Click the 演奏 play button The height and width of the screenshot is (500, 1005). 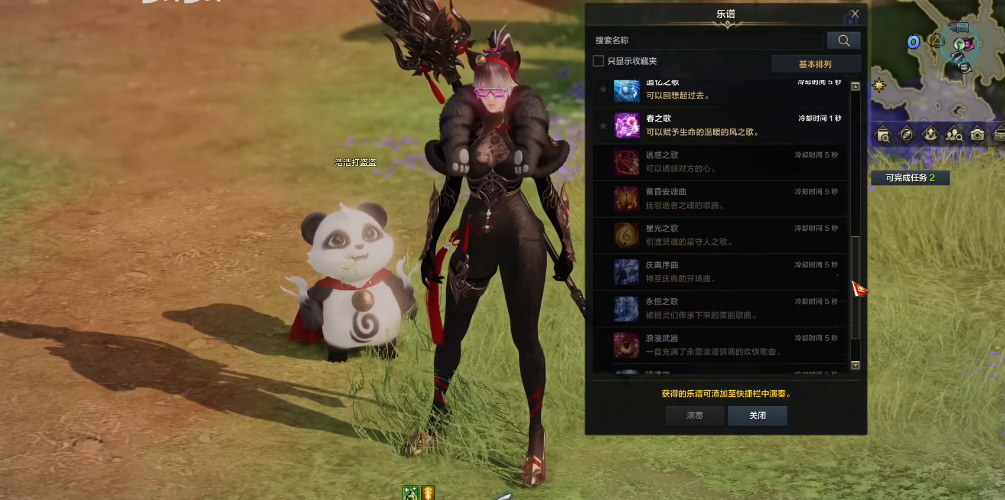(x=694, y=416)
